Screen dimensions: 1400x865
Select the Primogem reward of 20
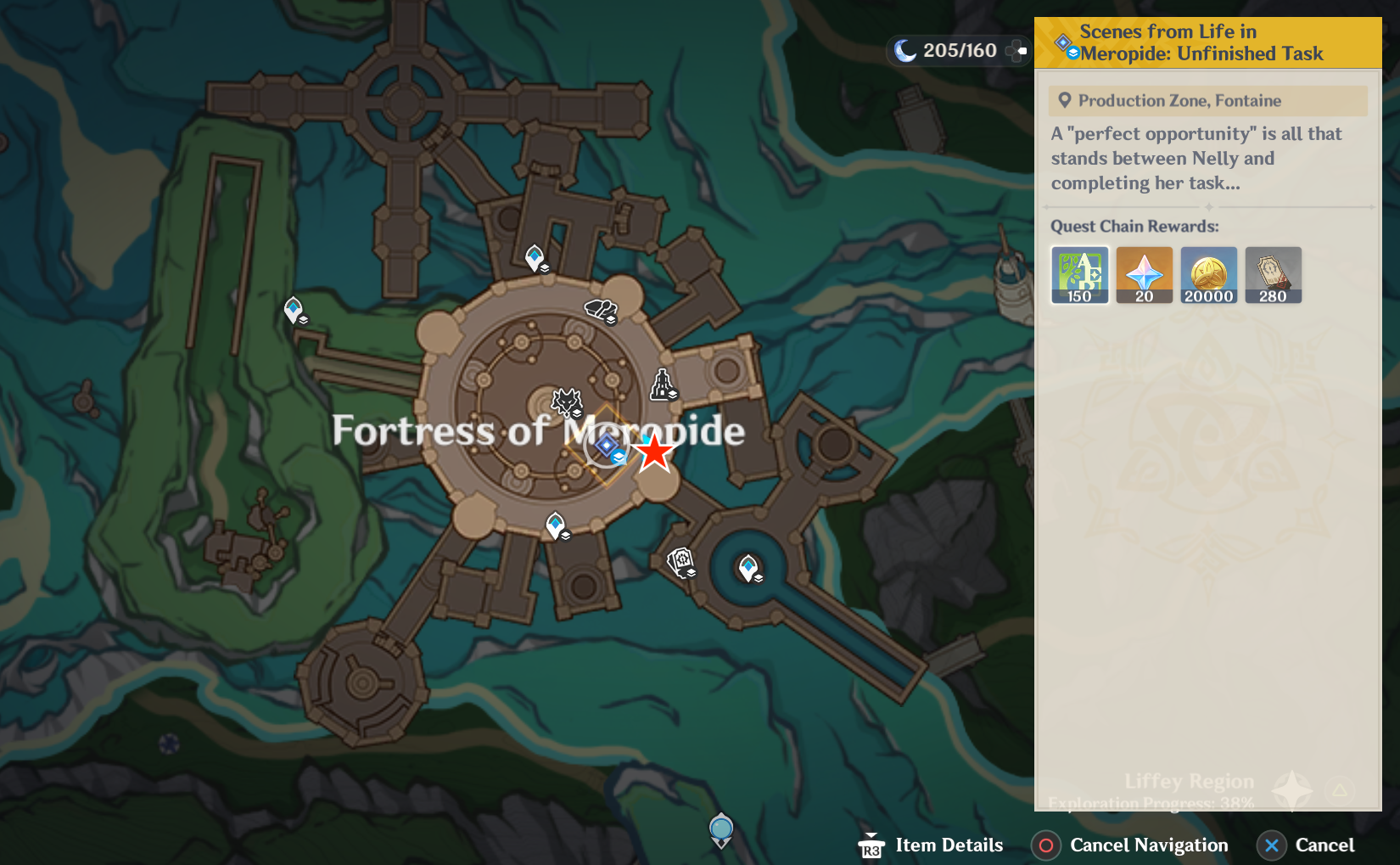(1144, 273)
